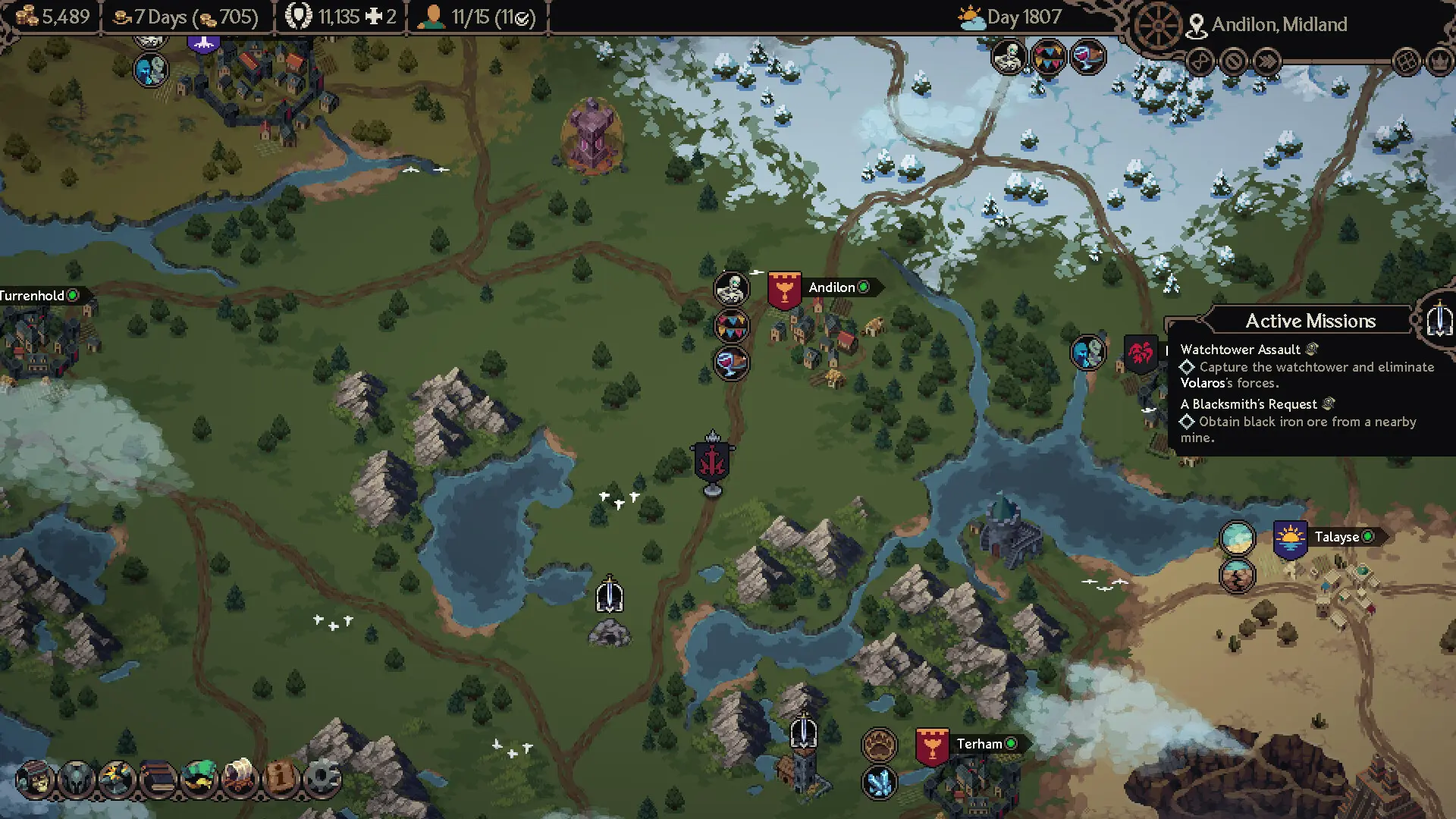Toggle game pause with the hourglass control
The width and height of the screenshot is (1456, 819).
tap(1199, 62)
